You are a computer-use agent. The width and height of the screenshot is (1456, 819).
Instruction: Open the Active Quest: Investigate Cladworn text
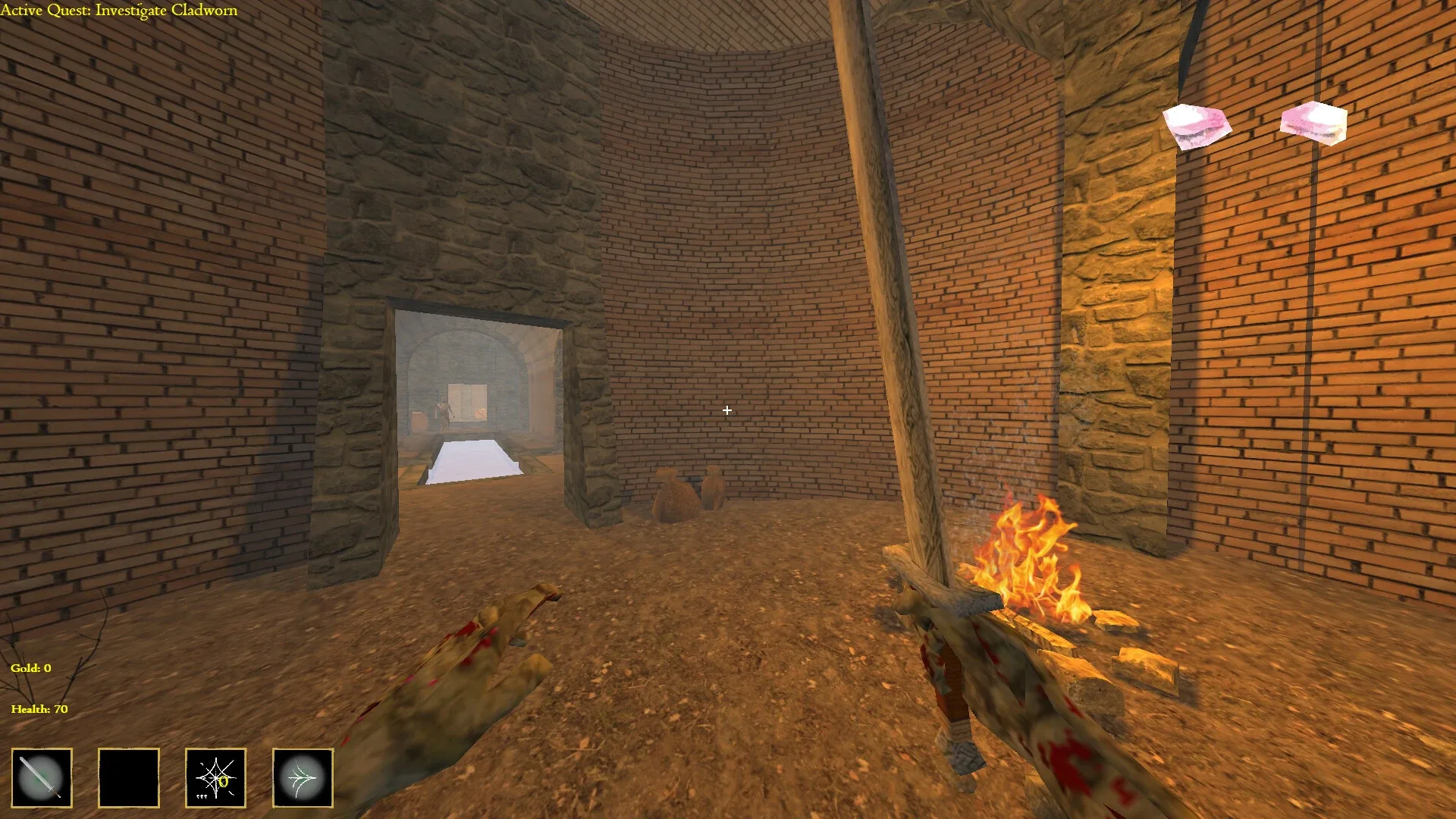click(119, 11)
